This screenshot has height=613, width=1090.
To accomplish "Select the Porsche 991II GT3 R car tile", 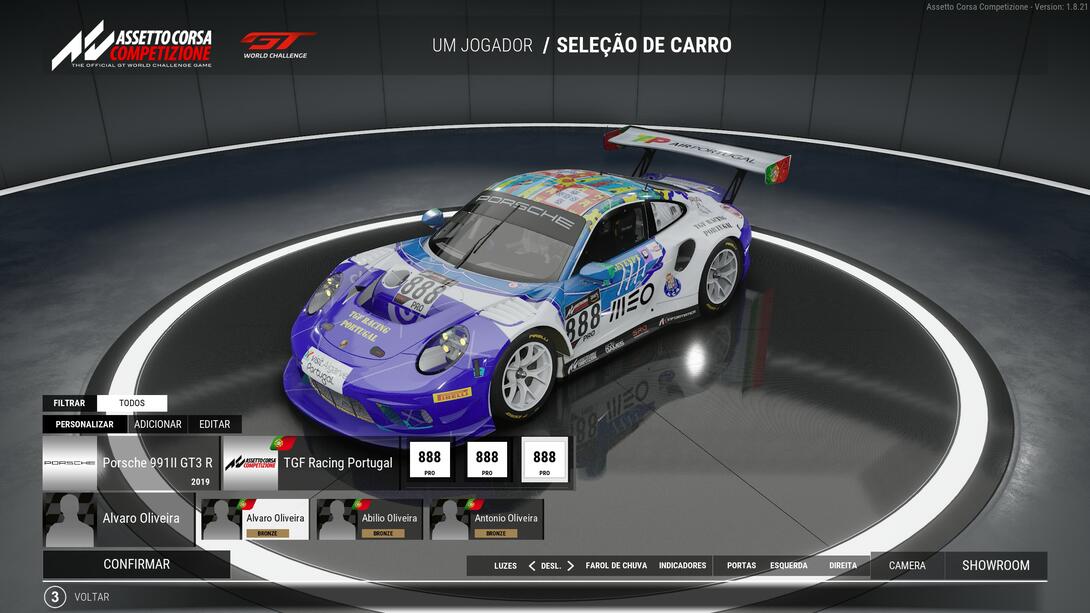I will [131, 463].
